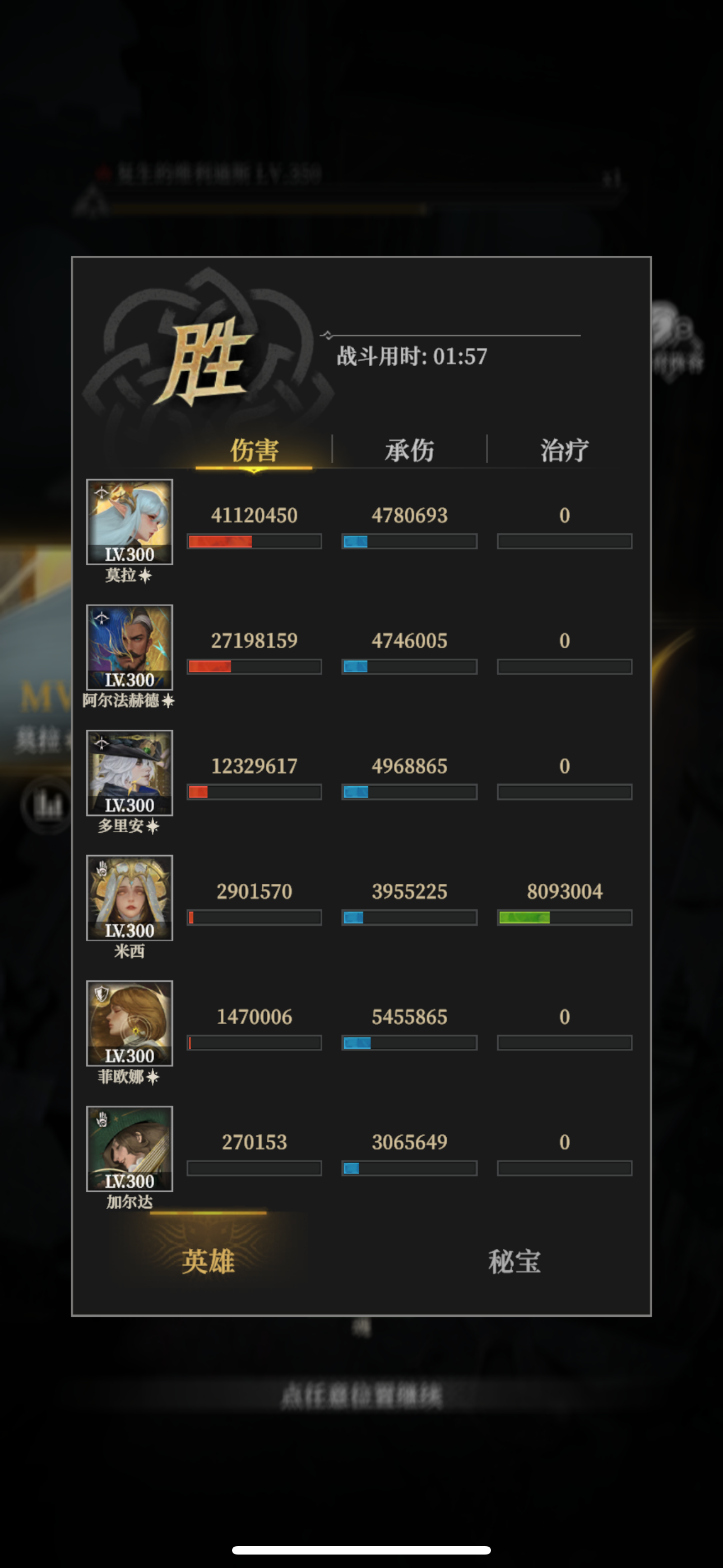
Task: Click the 战斗用时 01:57 display
Action: [x=411, y=357]
